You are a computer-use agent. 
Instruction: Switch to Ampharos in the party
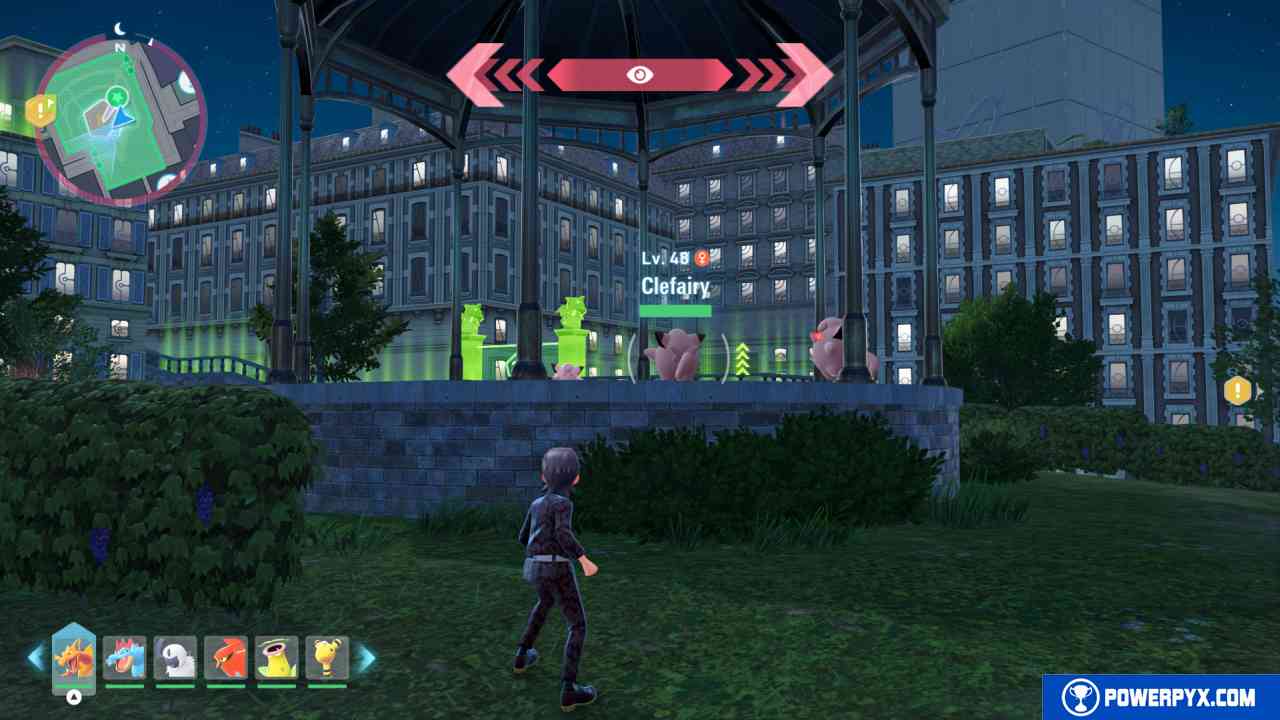click(327, 657)
